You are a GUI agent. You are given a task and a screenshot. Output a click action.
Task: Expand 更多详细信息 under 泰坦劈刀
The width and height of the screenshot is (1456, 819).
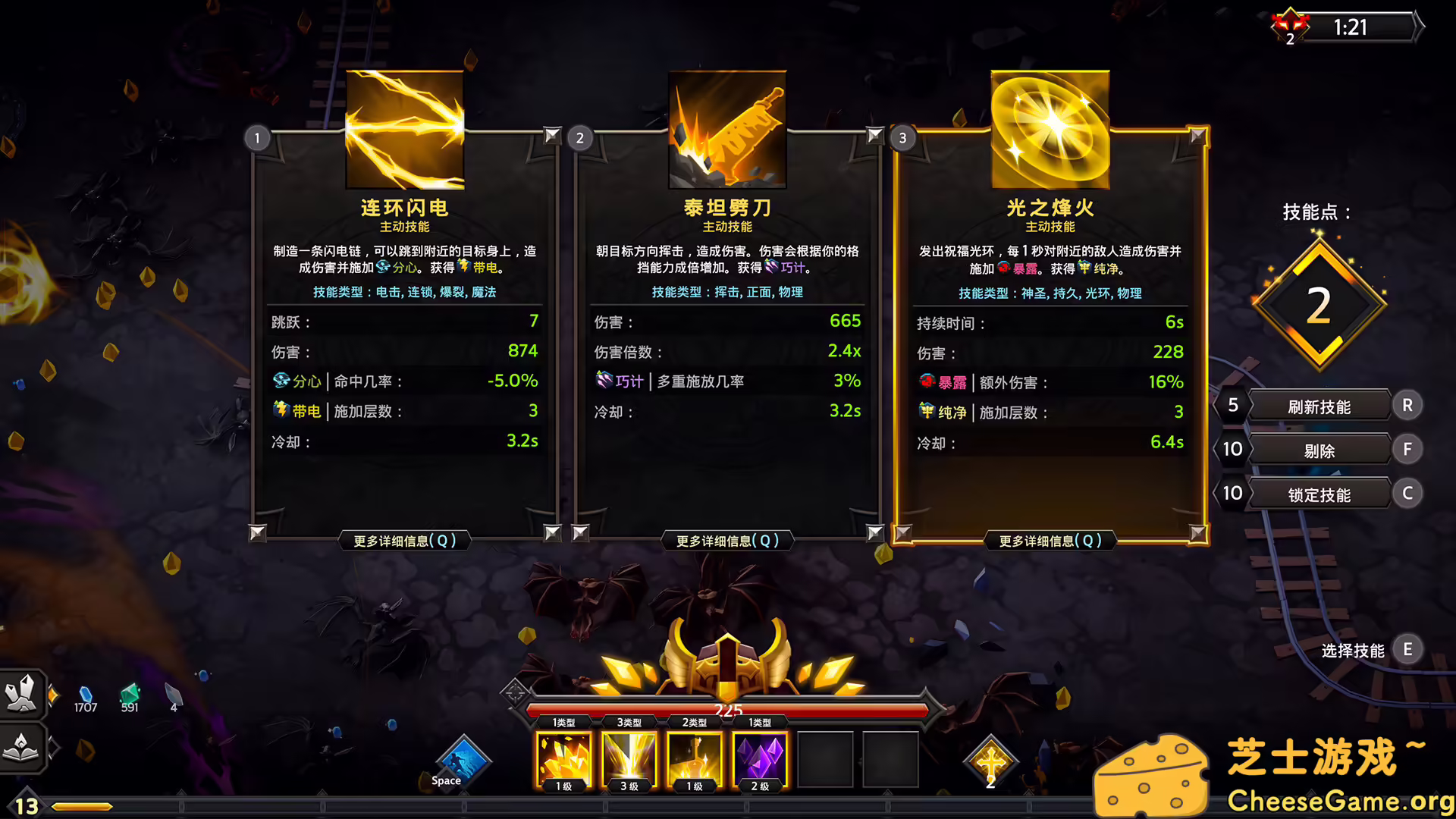726,541
